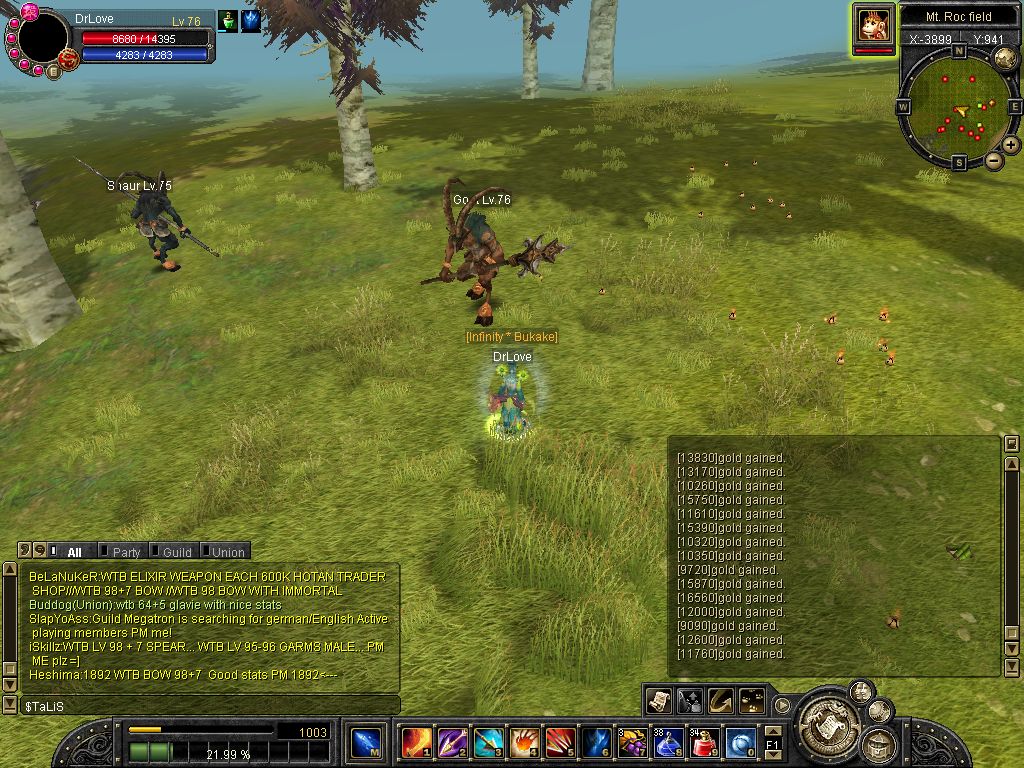Activate the flame skill in hotbar slot 1
This screenshot has width=1024, height=768.
click(x=414, y=743)
